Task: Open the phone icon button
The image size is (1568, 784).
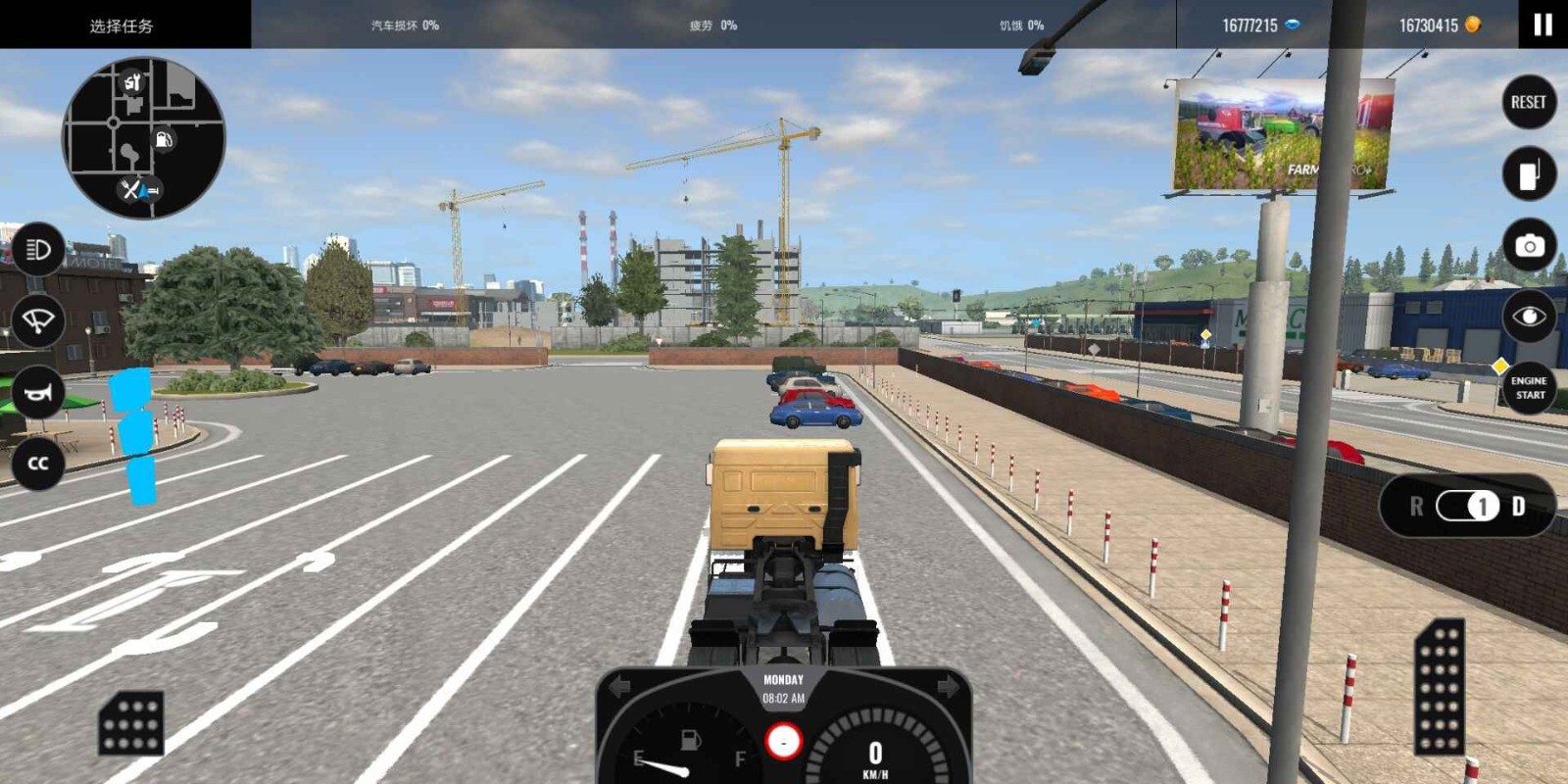Action: click(1529, 174)
